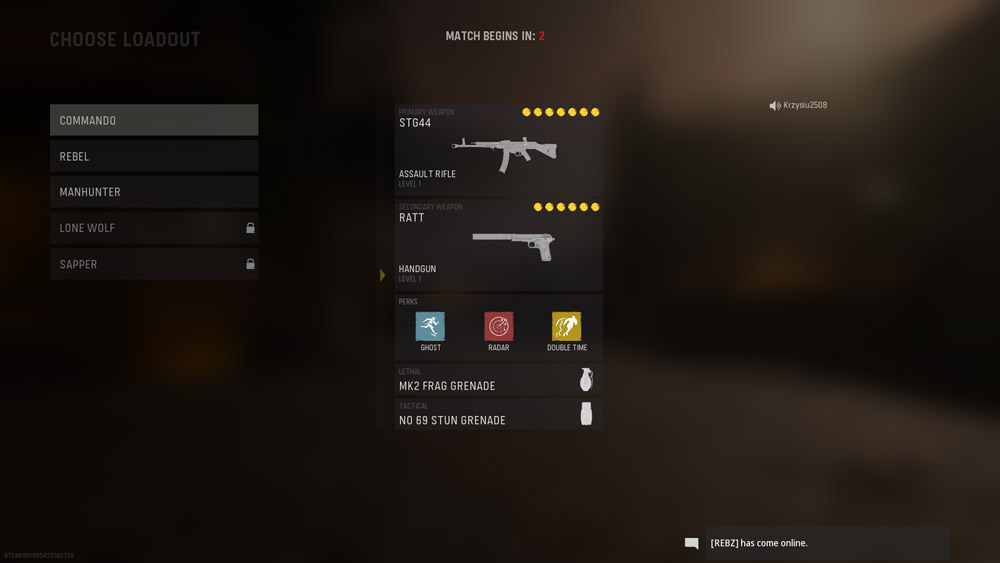This screenshot has height=563, width=1000.
Task: Select the locked Lone Wolf loadout
Action: (154, 228)
